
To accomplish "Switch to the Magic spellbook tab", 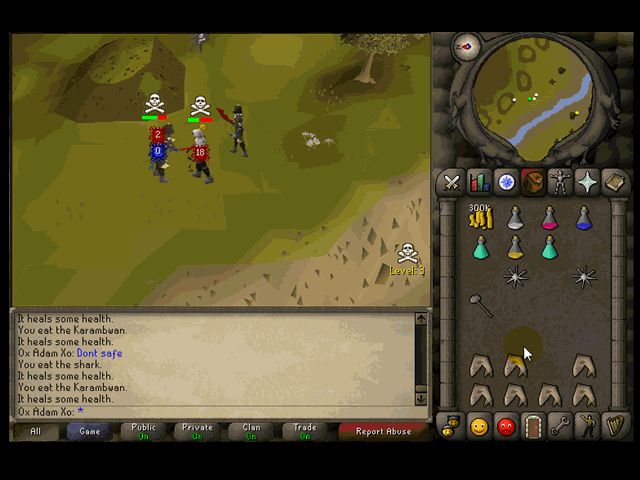I will click(613, 182).
